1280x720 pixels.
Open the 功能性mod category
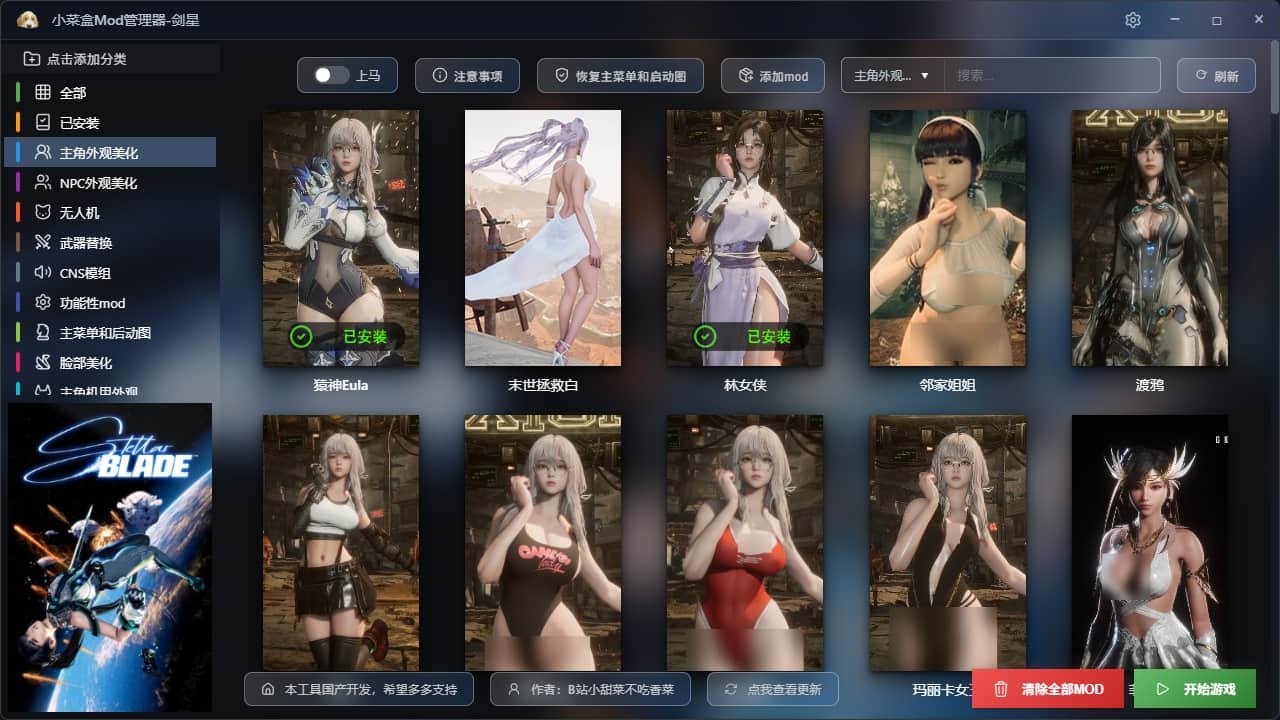tap(92, 303)
